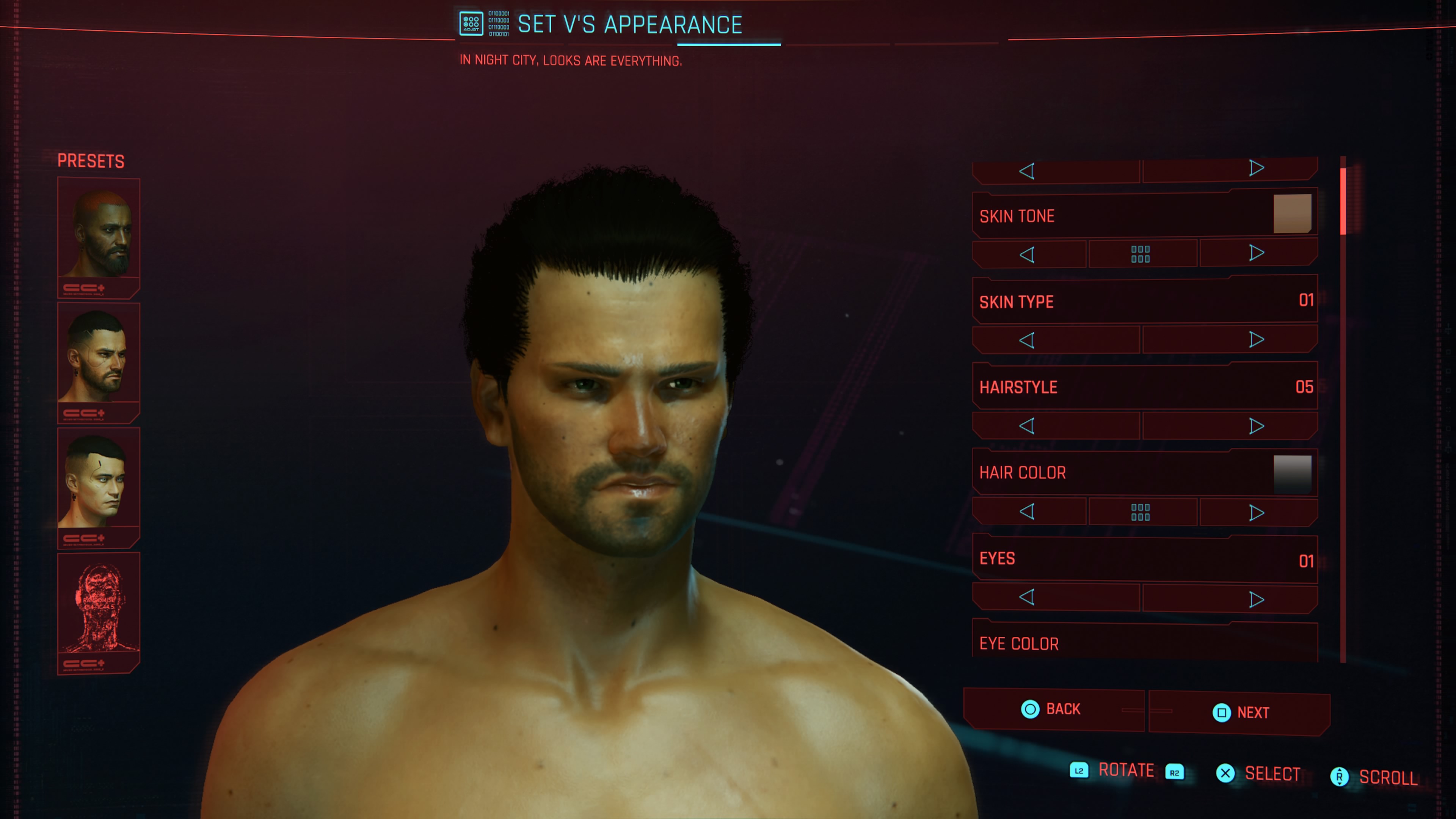Go to previous skin tone
The image size is (1456, 819).
pyautogui.click(x=1028, y=254)
